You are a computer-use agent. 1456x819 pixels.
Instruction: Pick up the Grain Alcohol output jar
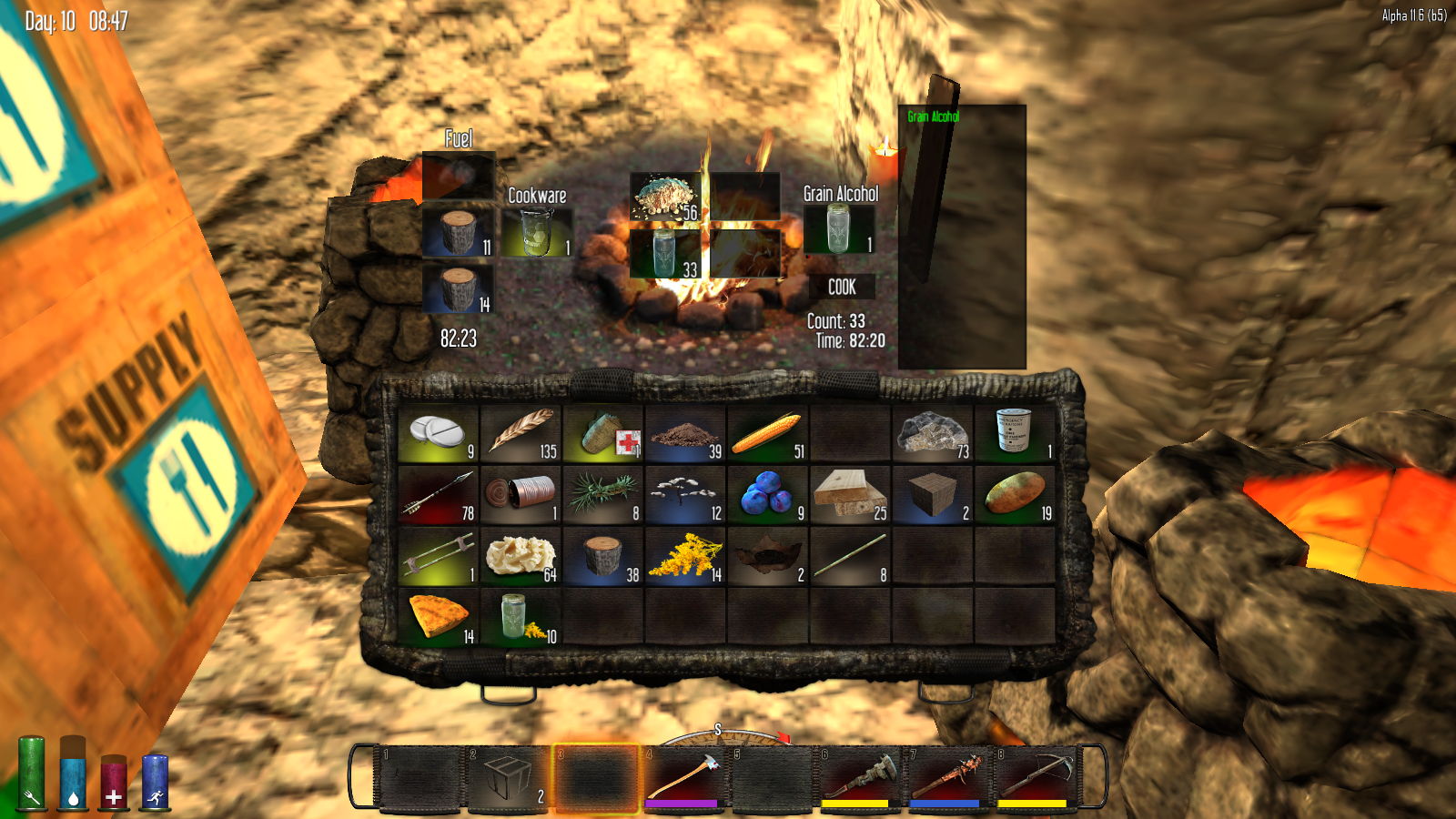(x=839, y=228)
